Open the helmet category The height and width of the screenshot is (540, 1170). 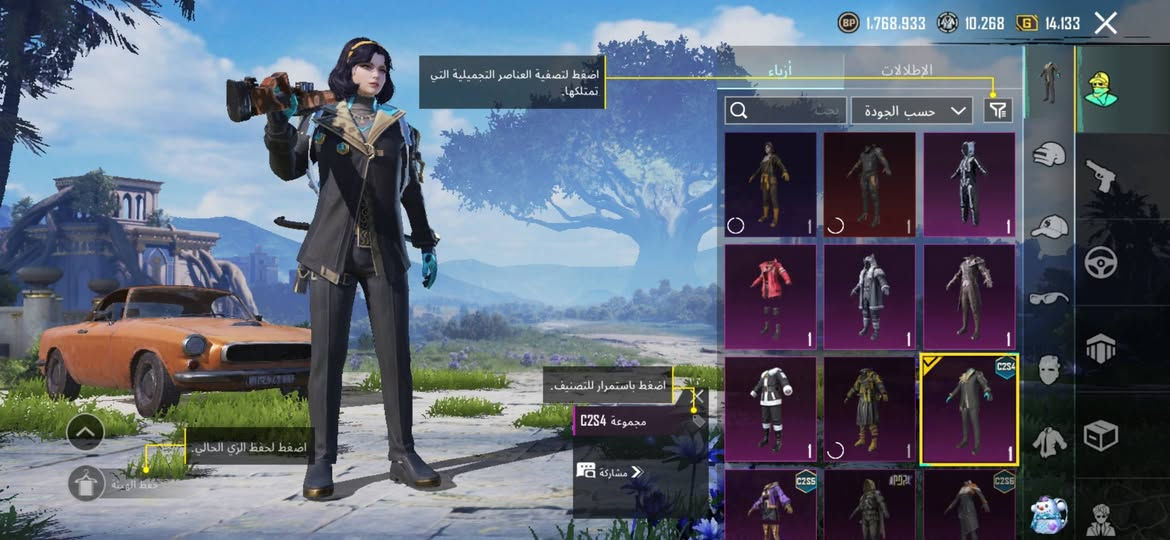click(x=1048, y=156)
